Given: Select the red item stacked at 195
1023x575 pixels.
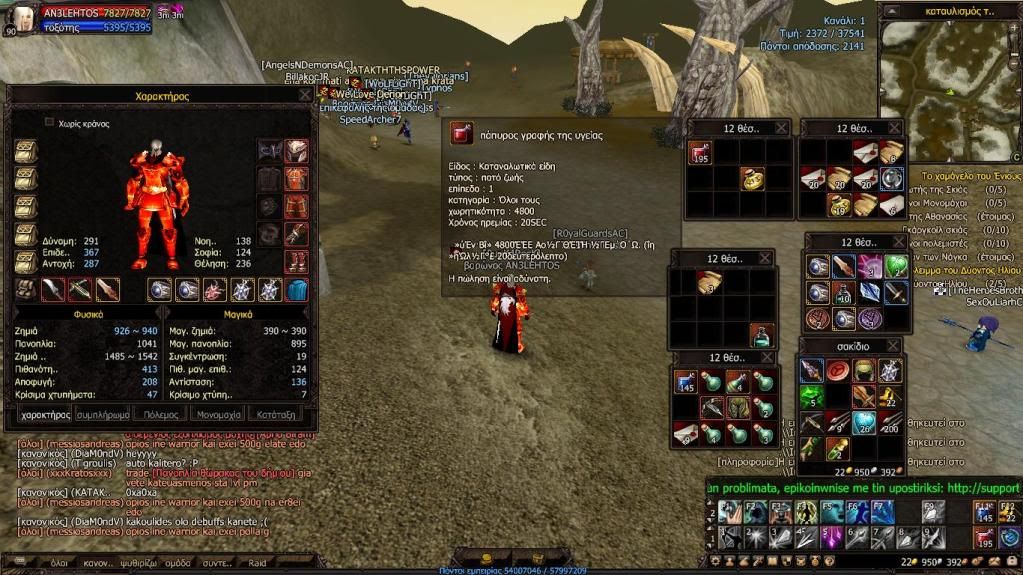Looking at the screenshot, I should [699, 154].
